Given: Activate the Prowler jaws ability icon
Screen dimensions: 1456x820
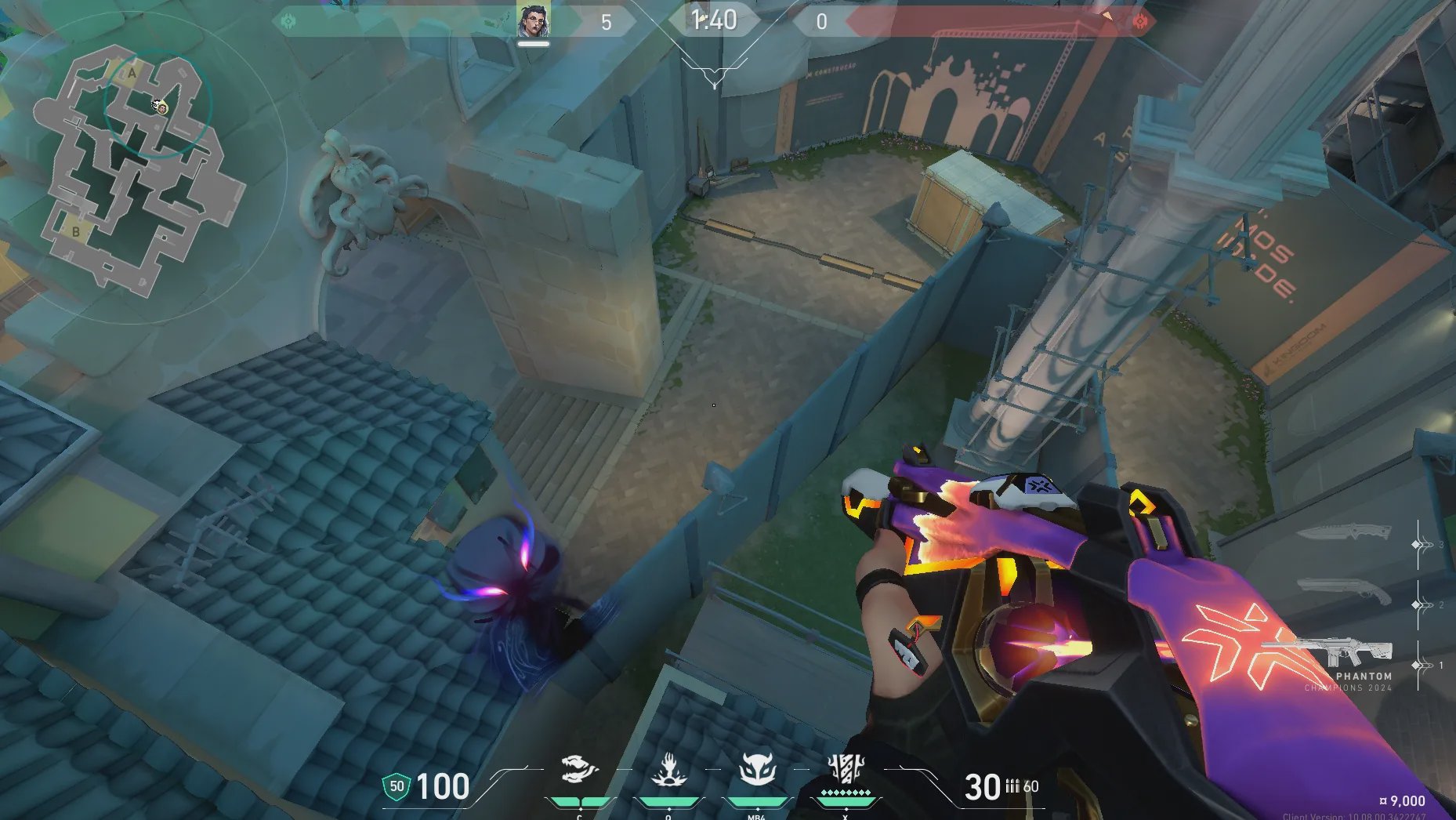Looking at the screenshot, I should [x=580, y=771].
